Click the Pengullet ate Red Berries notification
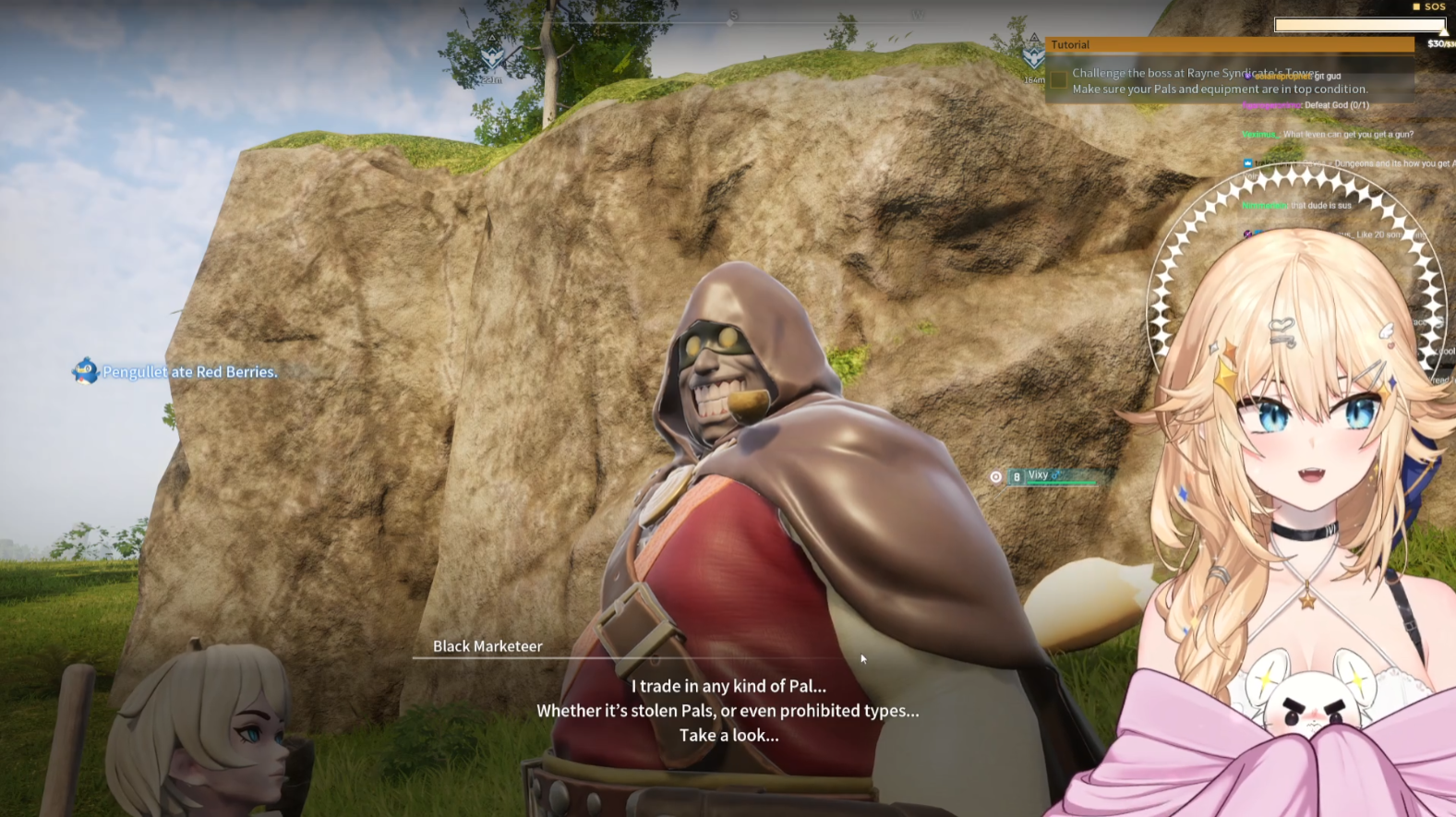The width and height of the screenshot is (1456, 817). tap(175, 372)
